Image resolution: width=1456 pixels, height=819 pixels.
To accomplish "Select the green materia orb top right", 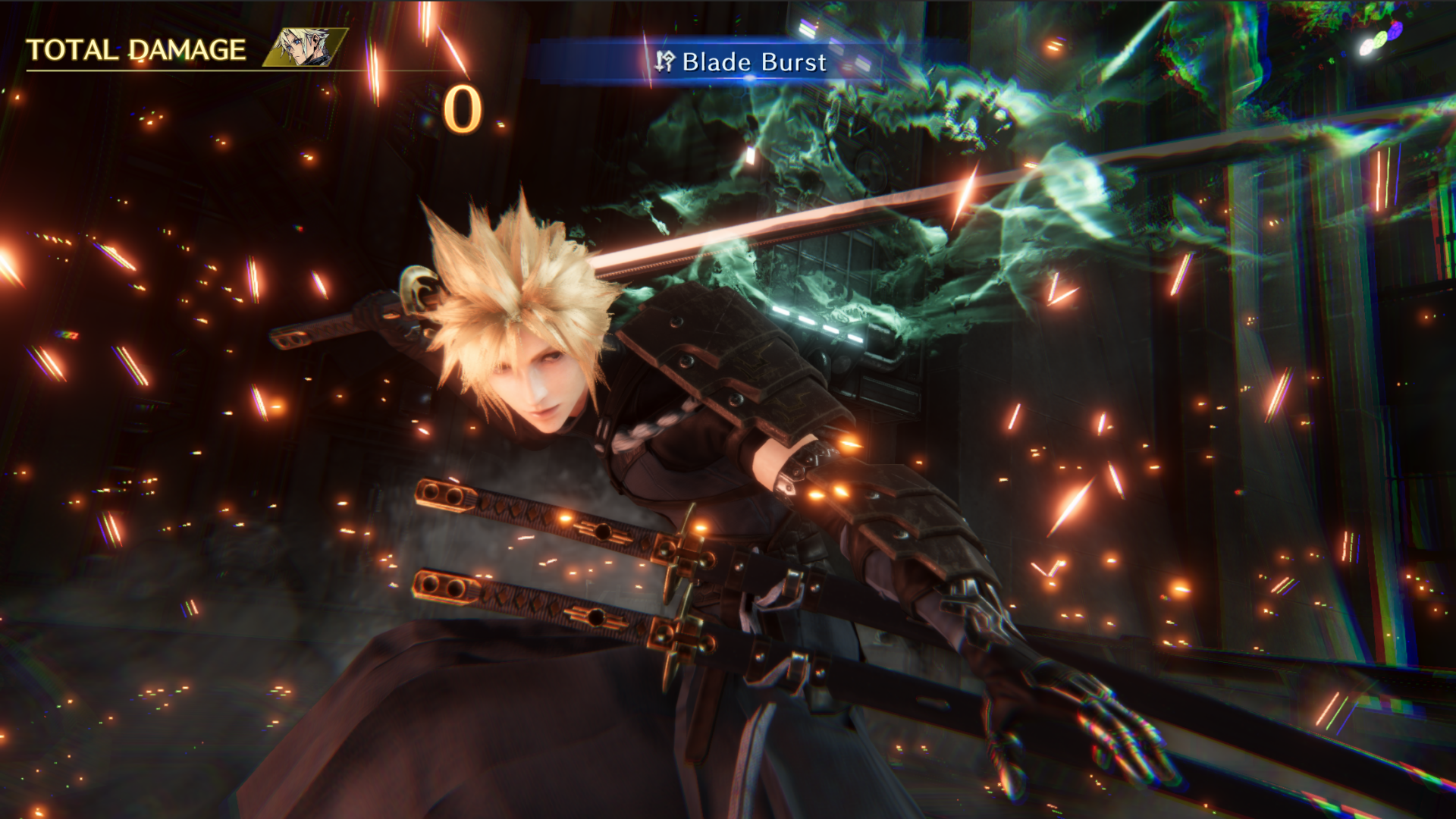I will click(x=1380, y=40).
